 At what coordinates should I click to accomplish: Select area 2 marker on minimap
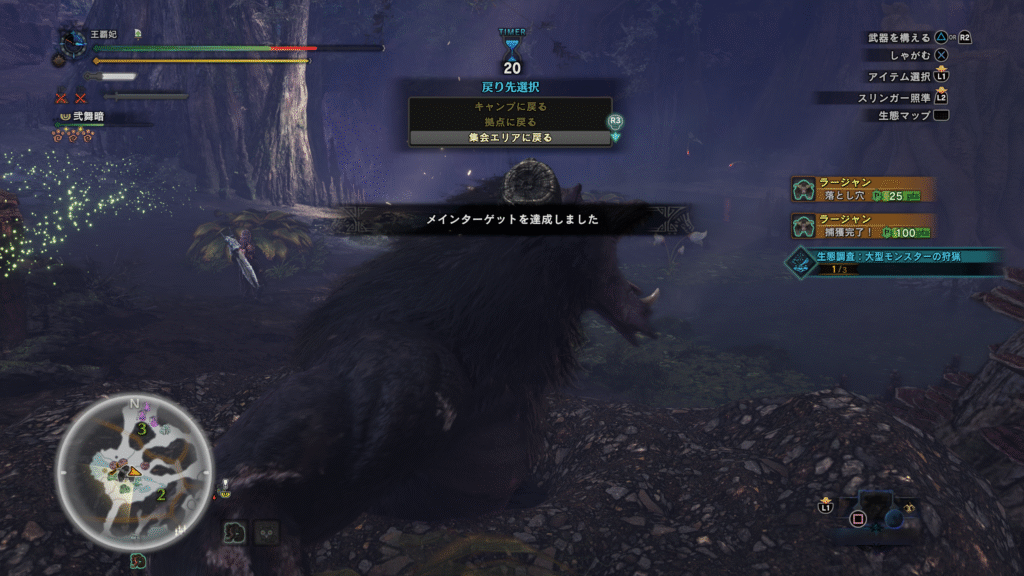[161, 494]
